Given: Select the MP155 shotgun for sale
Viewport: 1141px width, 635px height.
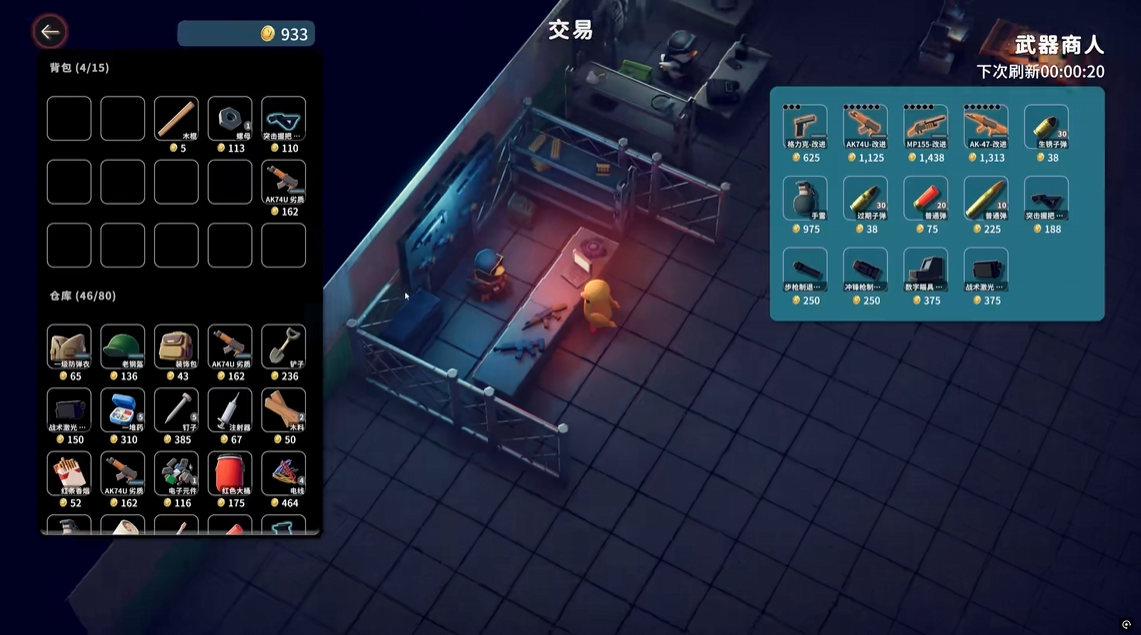Looking at the screenshot, I should pos(925,126).
